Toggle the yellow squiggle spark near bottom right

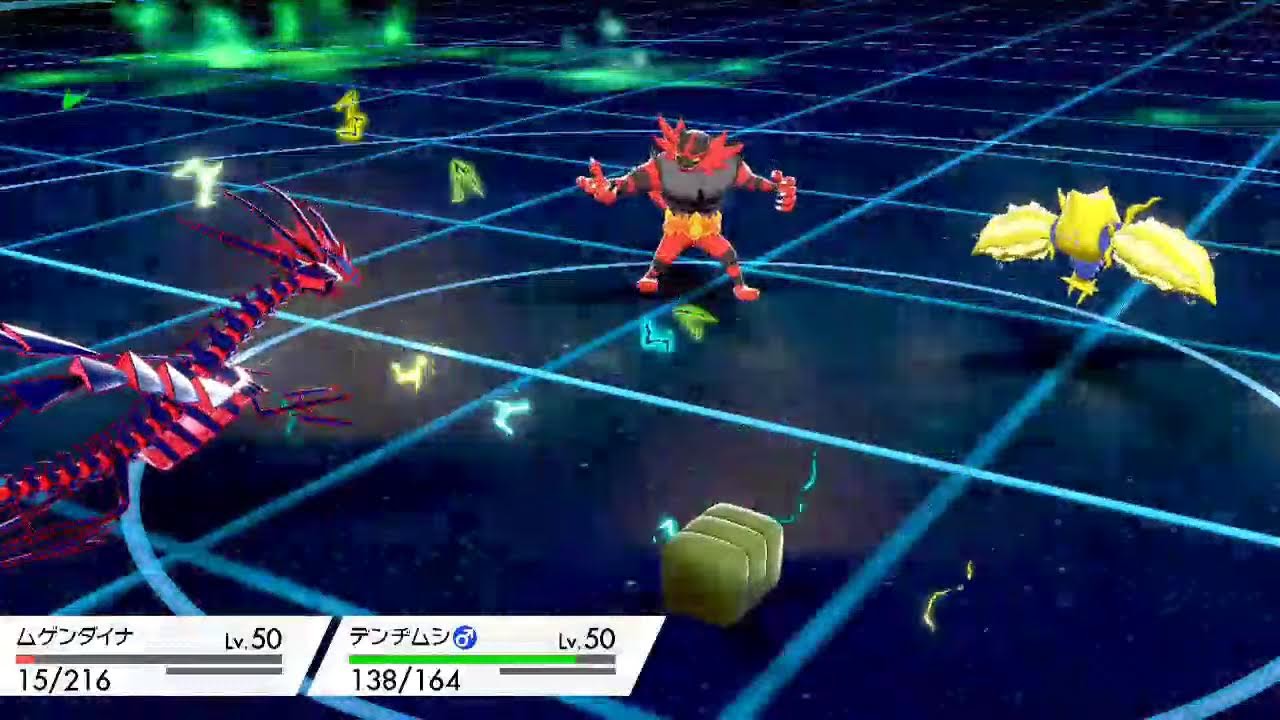[x=936, y=600]
